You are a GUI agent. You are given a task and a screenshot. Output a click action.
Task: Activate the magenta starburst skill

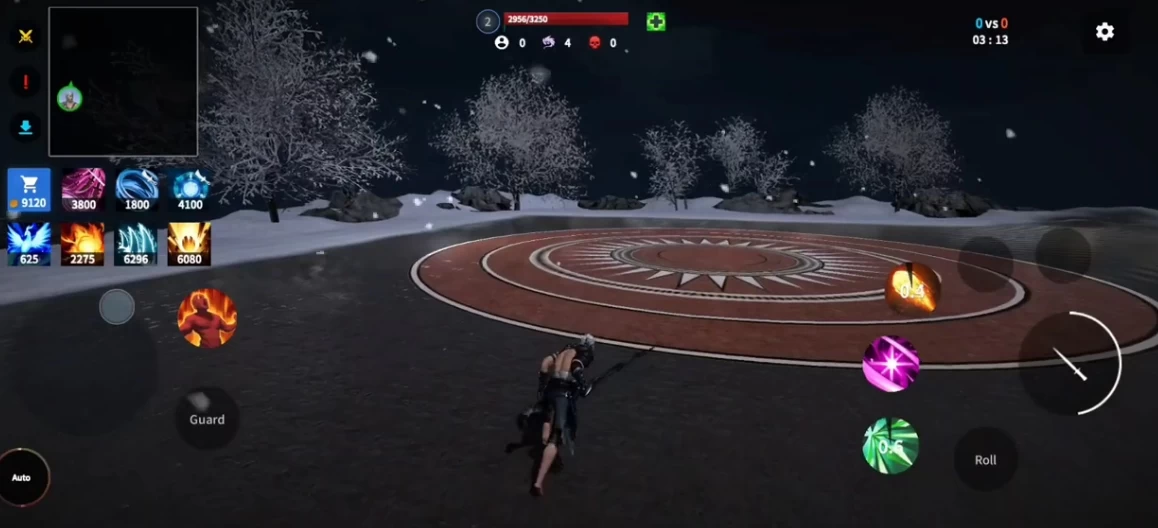click(890, 363)
